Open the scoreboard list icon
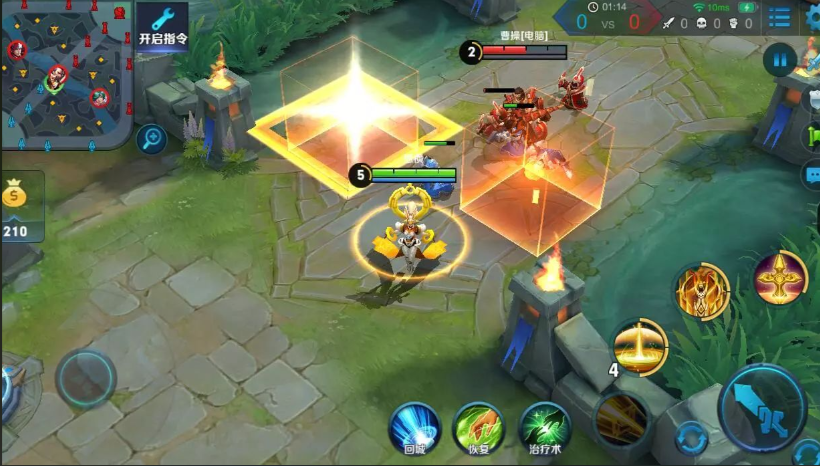This screenshot has height=466, width=820. [x=779, y=19]
